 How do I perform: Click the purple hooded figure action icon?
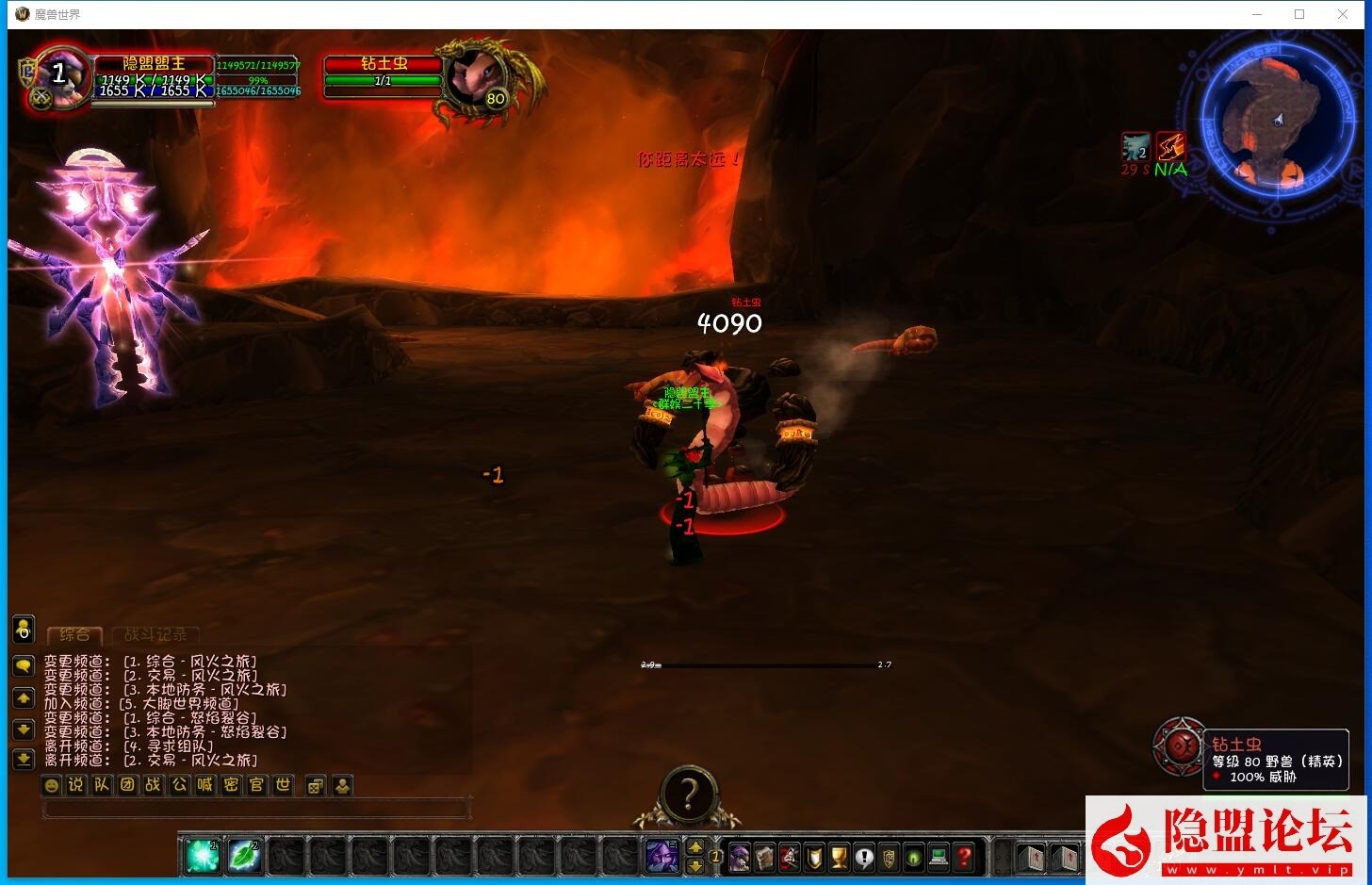point(661,856)
